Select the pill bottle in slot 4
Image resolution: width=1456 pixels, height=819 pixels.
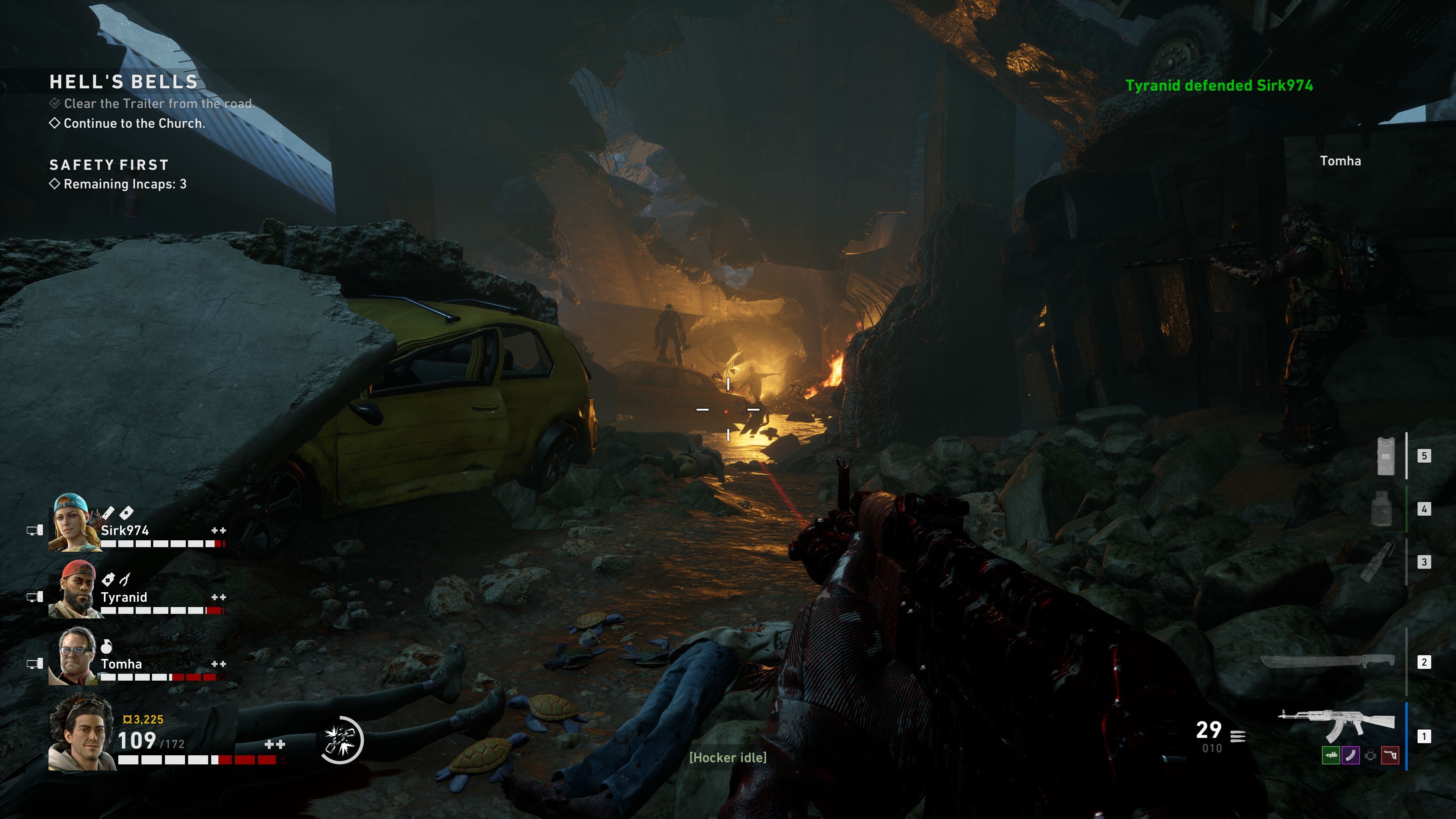pyautogui.click(x=1382, y=509)
